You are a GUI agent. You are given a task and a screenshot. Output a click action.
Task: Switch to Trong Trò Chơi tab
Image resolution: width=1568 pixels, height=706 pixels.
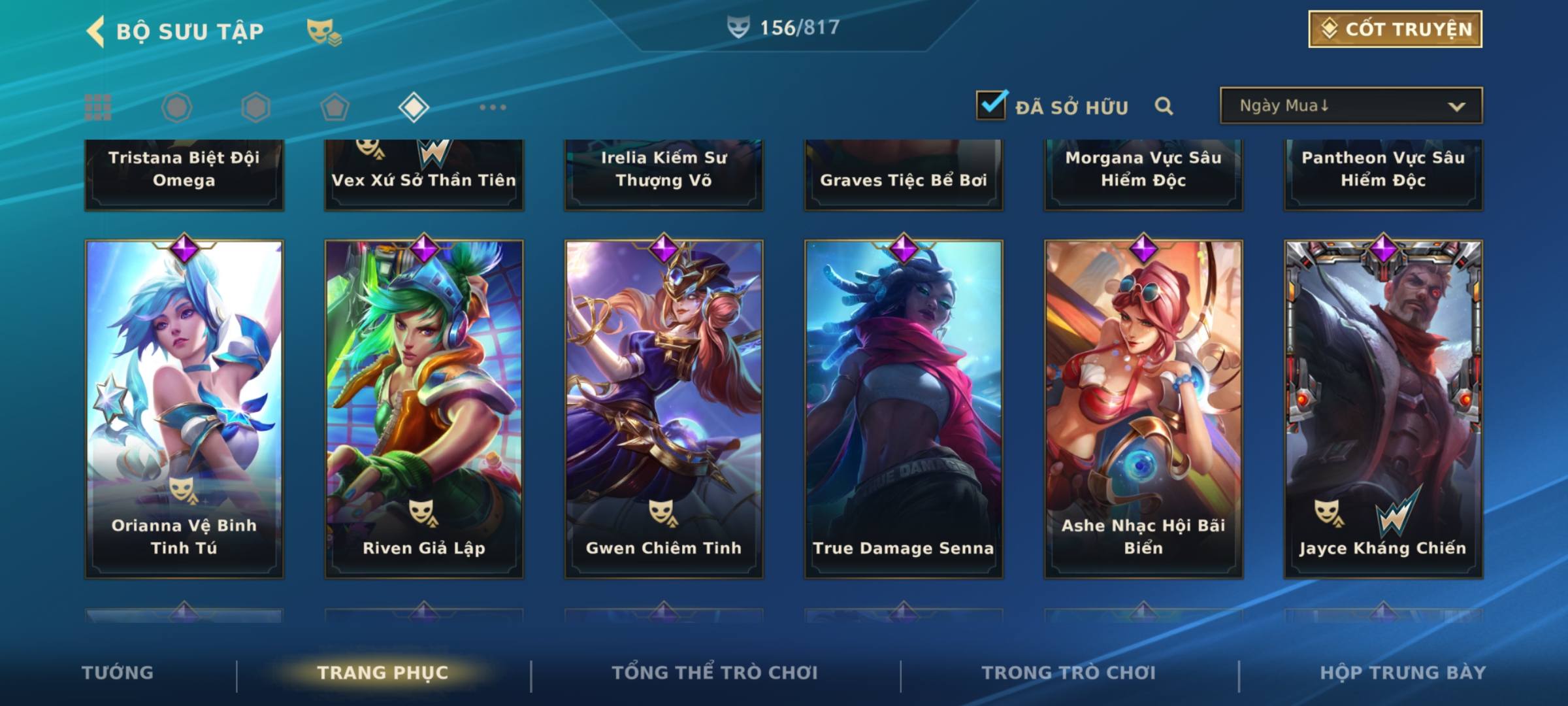pyautogui.click(x=1069, y=673)
